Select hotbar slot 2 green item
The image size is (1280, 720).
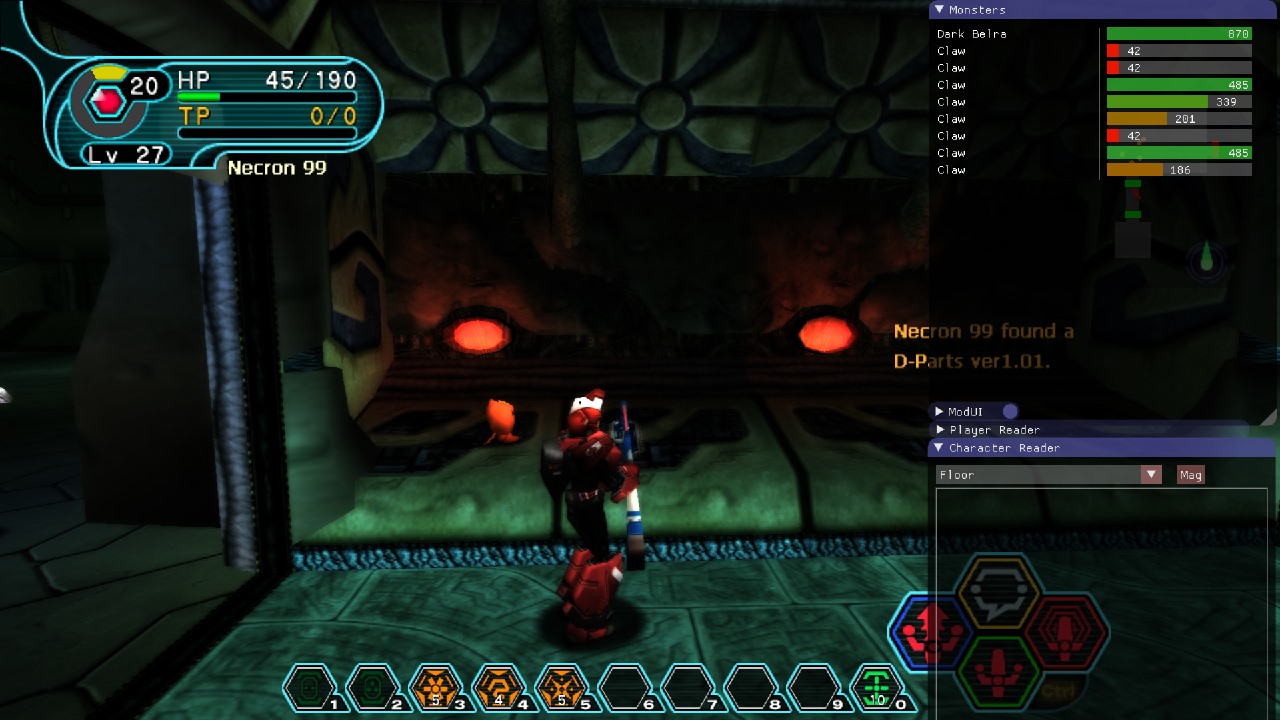[372, 688]
